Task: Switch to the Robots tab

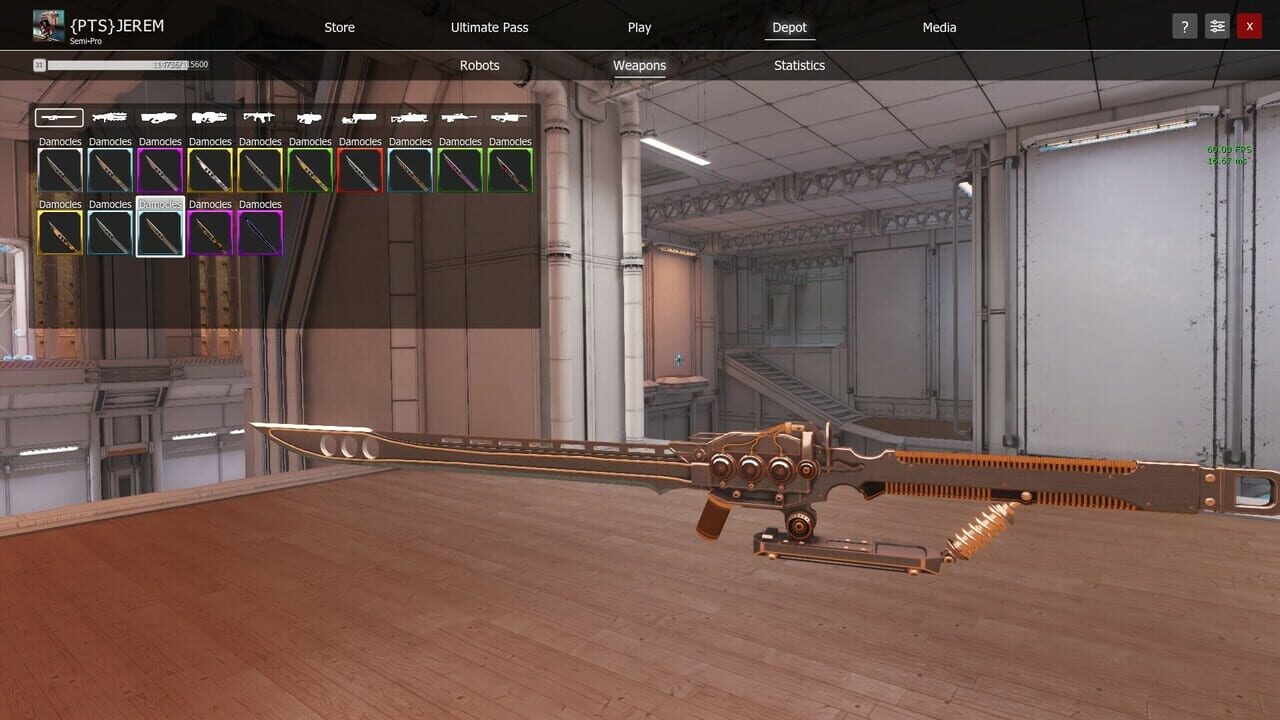Action: tap(479, 65)
